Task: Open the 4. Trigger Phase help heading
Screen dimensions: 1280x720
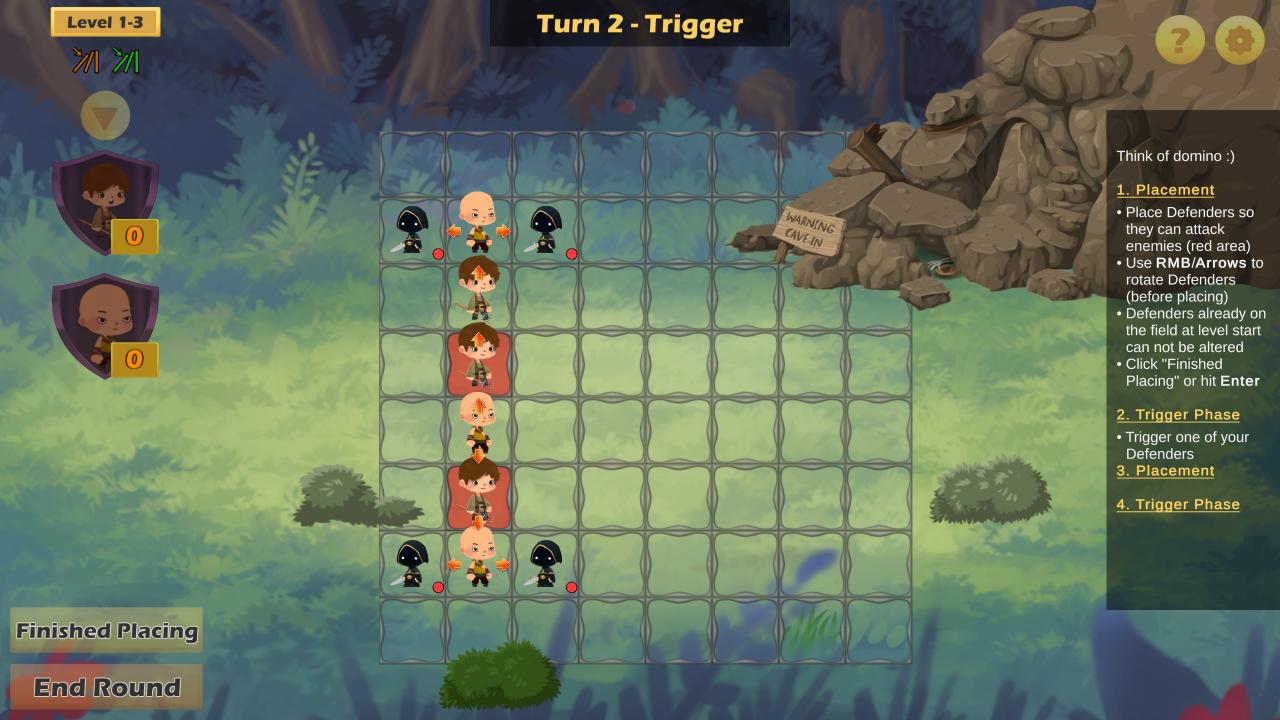Action: point(1177,505)
